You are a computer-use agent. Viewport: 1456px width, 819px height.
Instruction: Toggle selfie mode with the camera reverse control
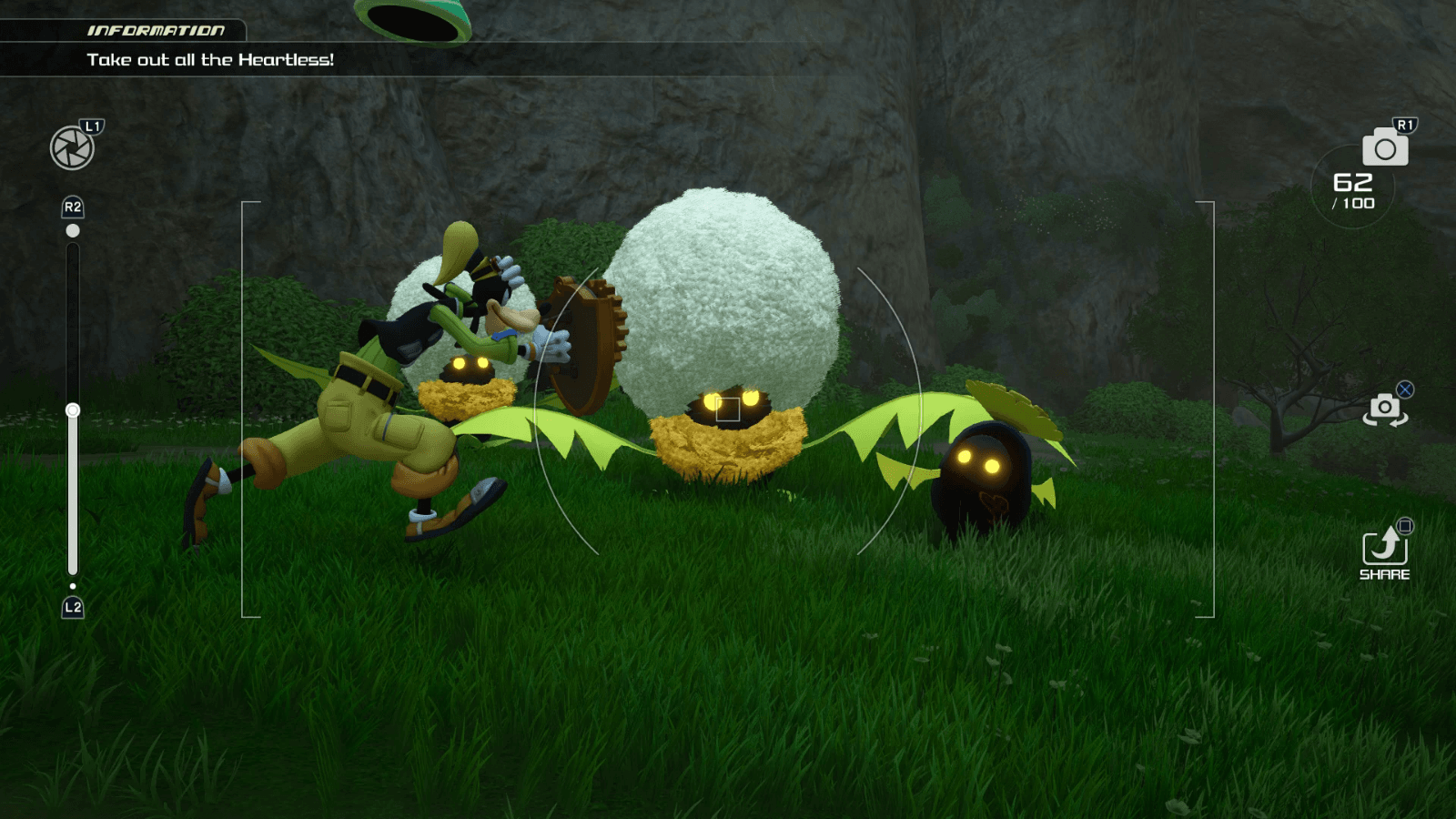tap(1384, 409)
